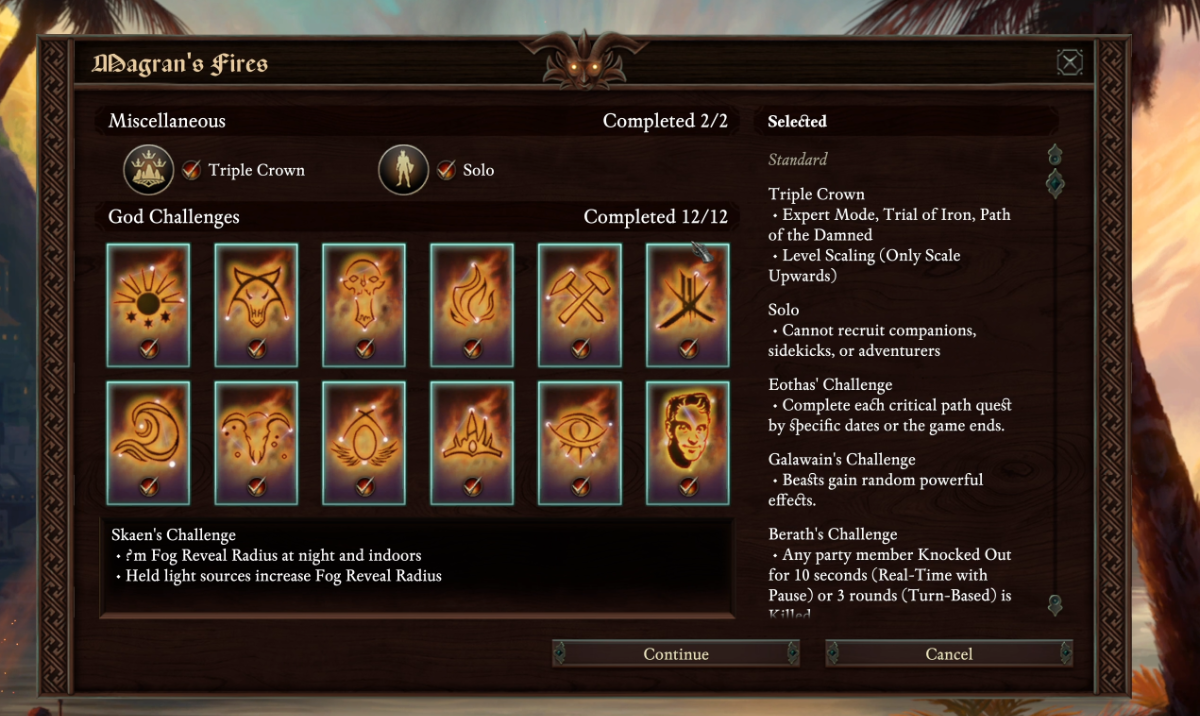Pick the ram skull challenge card
This screenshot has width=1200, height=716.
click(256, 443)
